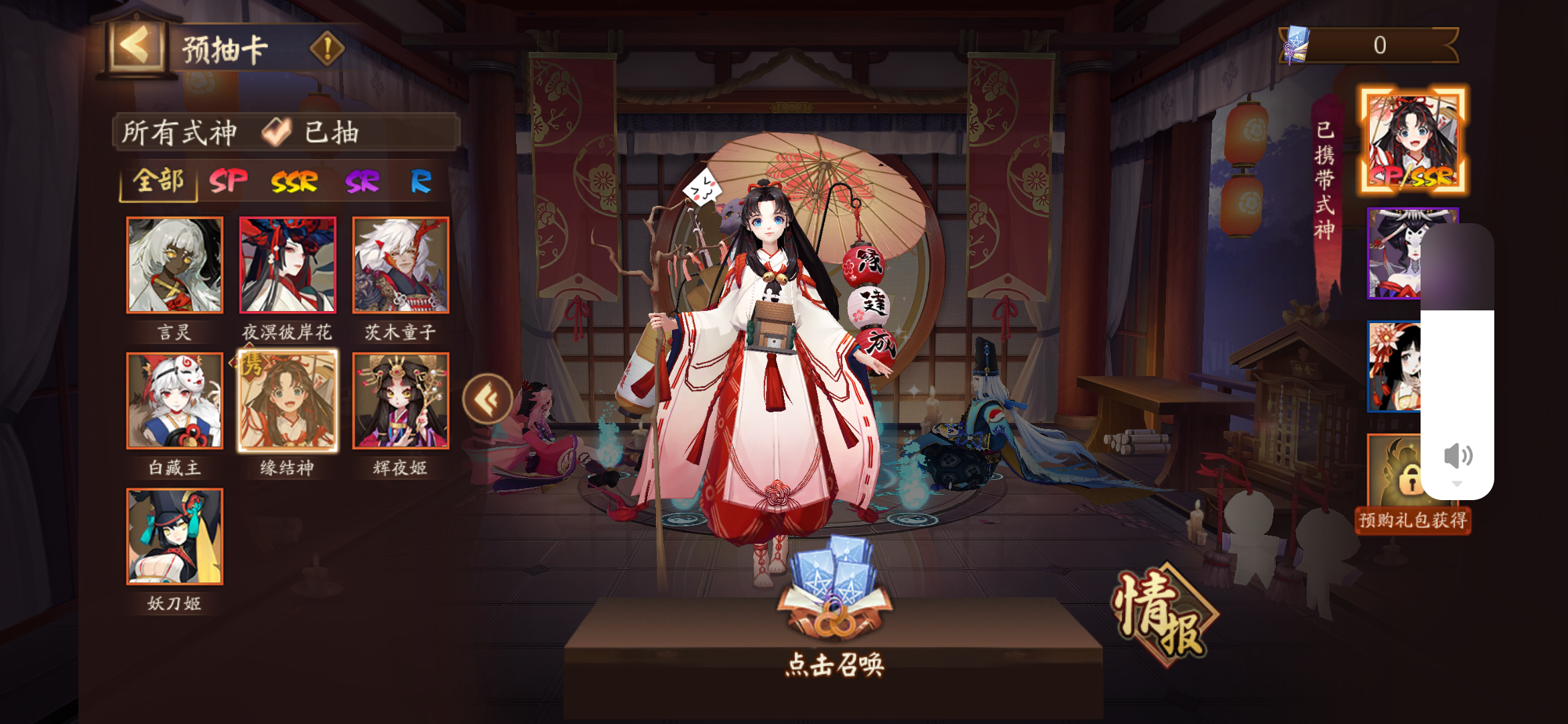Switch to the SP rarity tab
The height and width of the screenshot is (724, 1568).
point(228,180)
